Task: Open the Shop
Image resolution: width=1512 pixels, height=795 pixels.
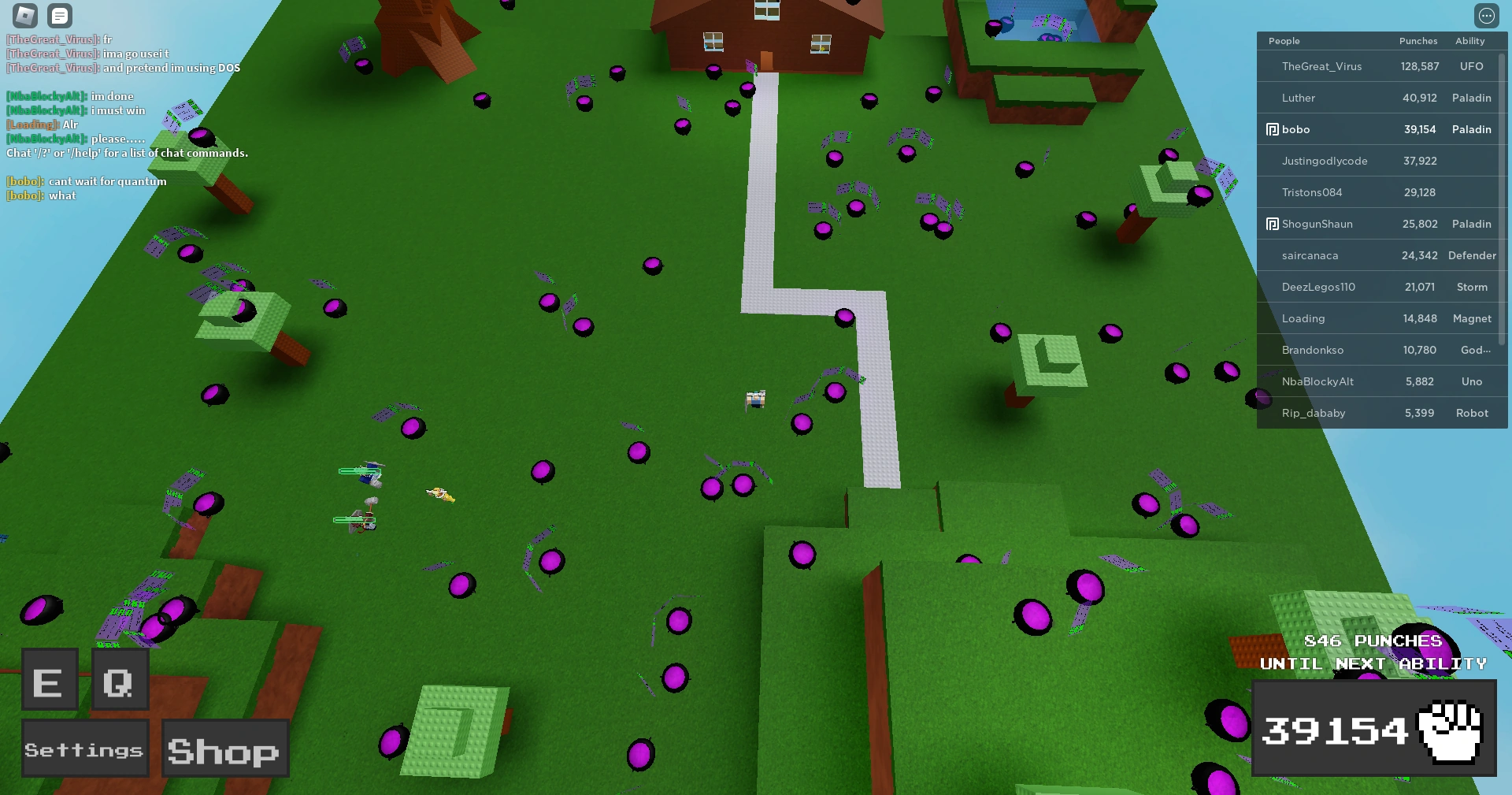Action: (224, 748)
